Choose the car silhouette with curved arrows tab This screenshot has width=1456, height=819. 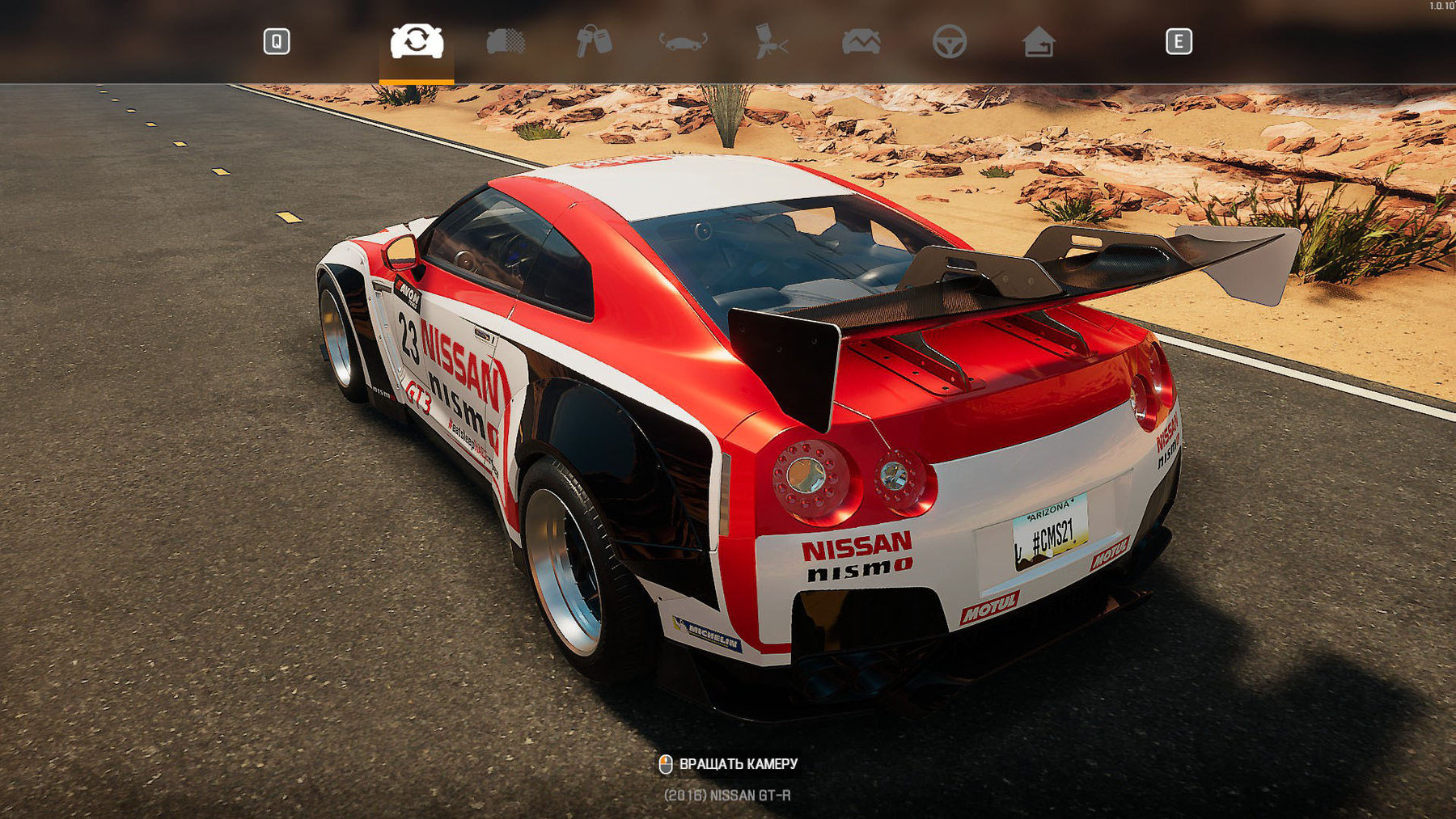(x=683, y=41)
